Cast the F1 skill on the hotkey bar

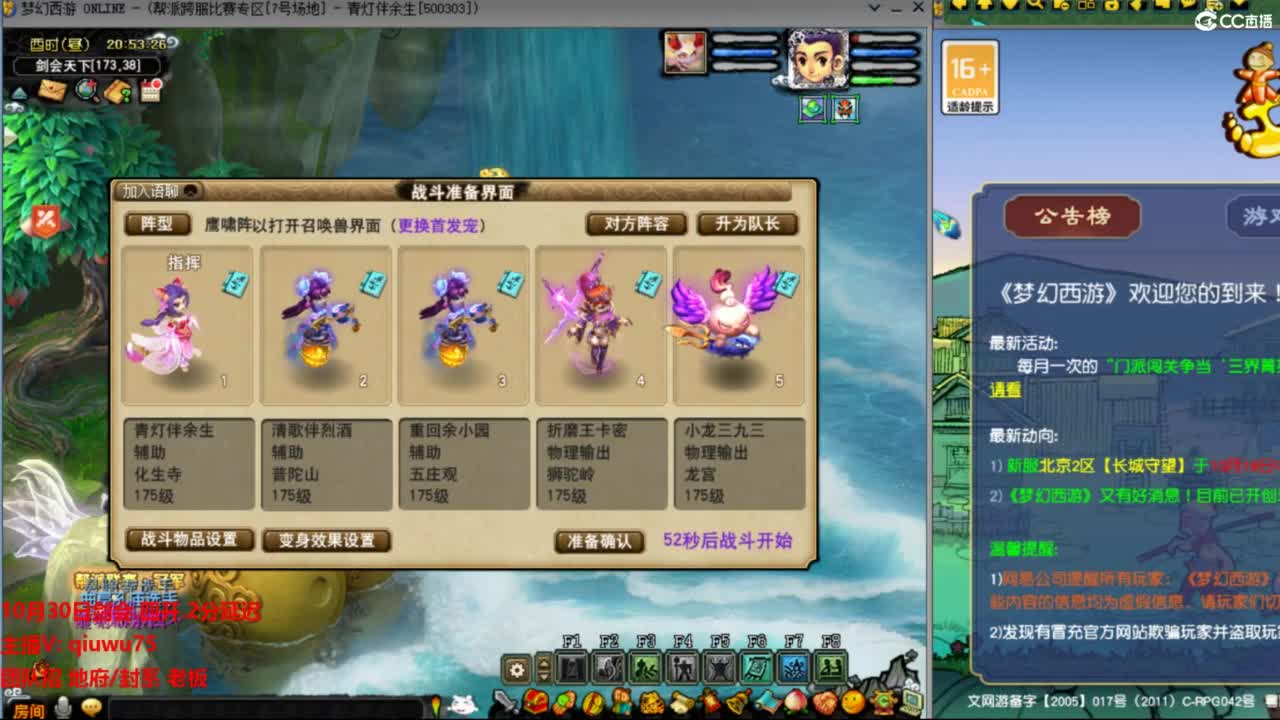[x=573, y=668]
